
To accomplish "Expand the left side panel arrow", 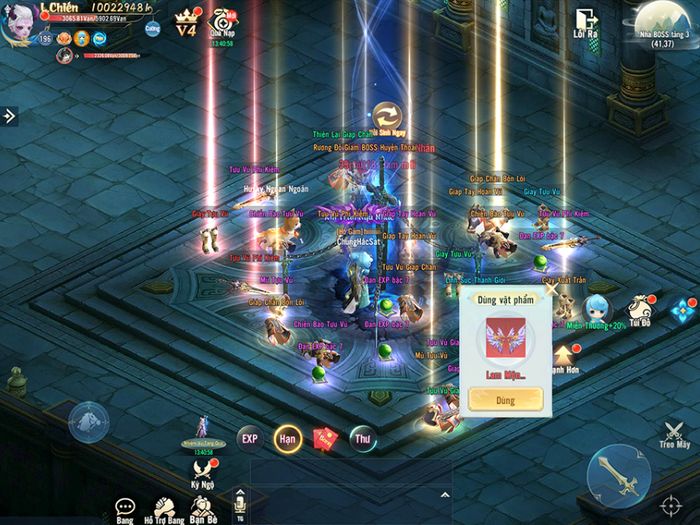I will 10,116.
